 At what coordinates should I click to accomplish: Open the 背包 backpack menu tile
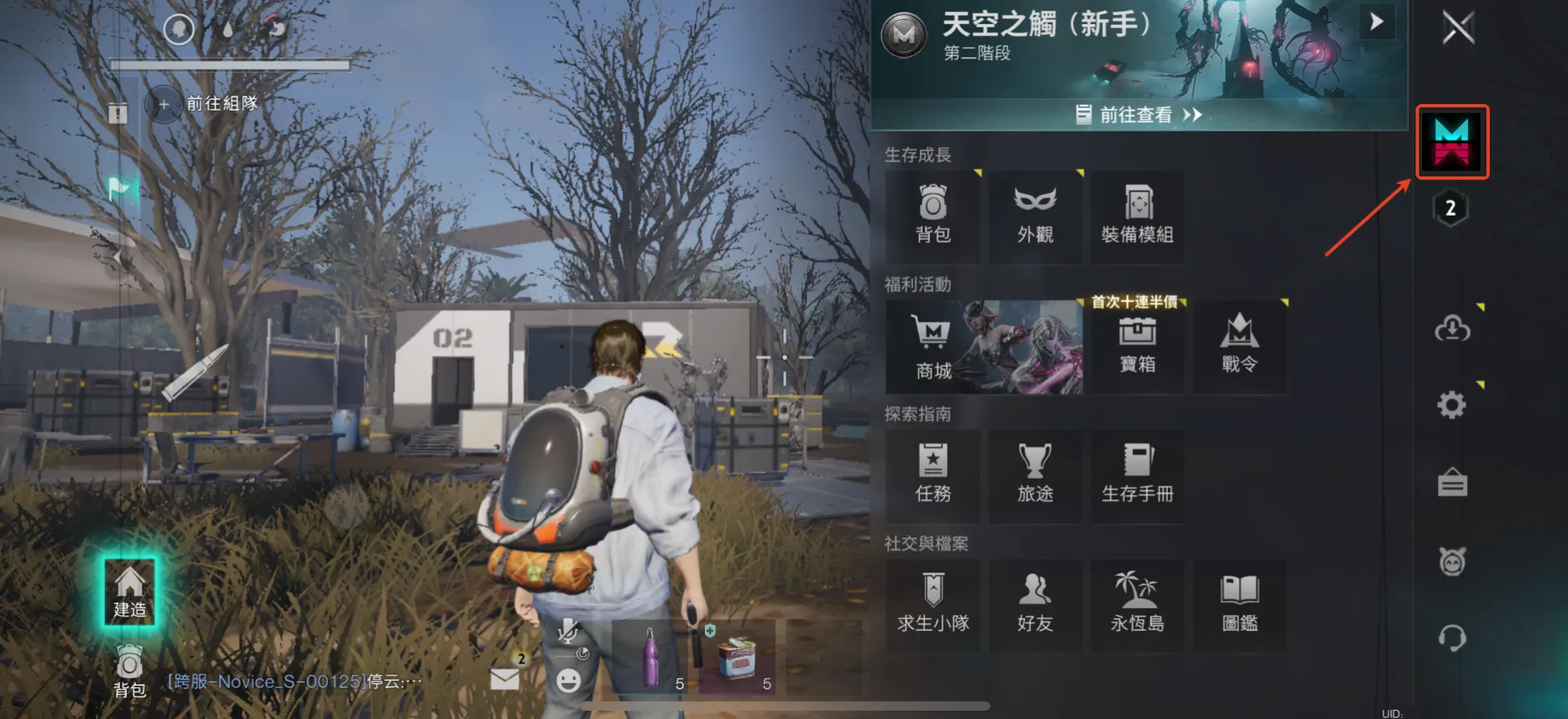click(933, 216)
